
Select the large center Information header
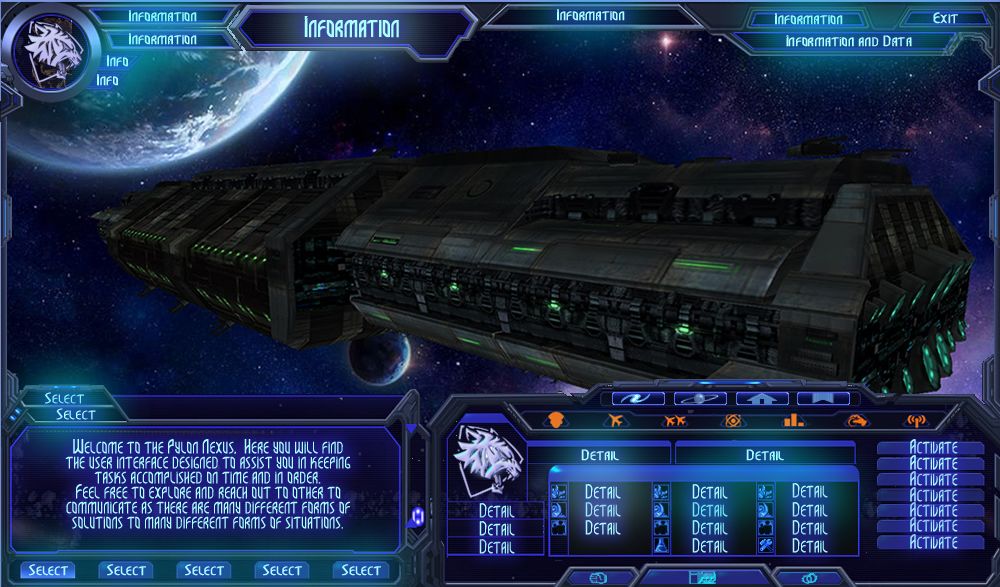[x=351, y=28]
